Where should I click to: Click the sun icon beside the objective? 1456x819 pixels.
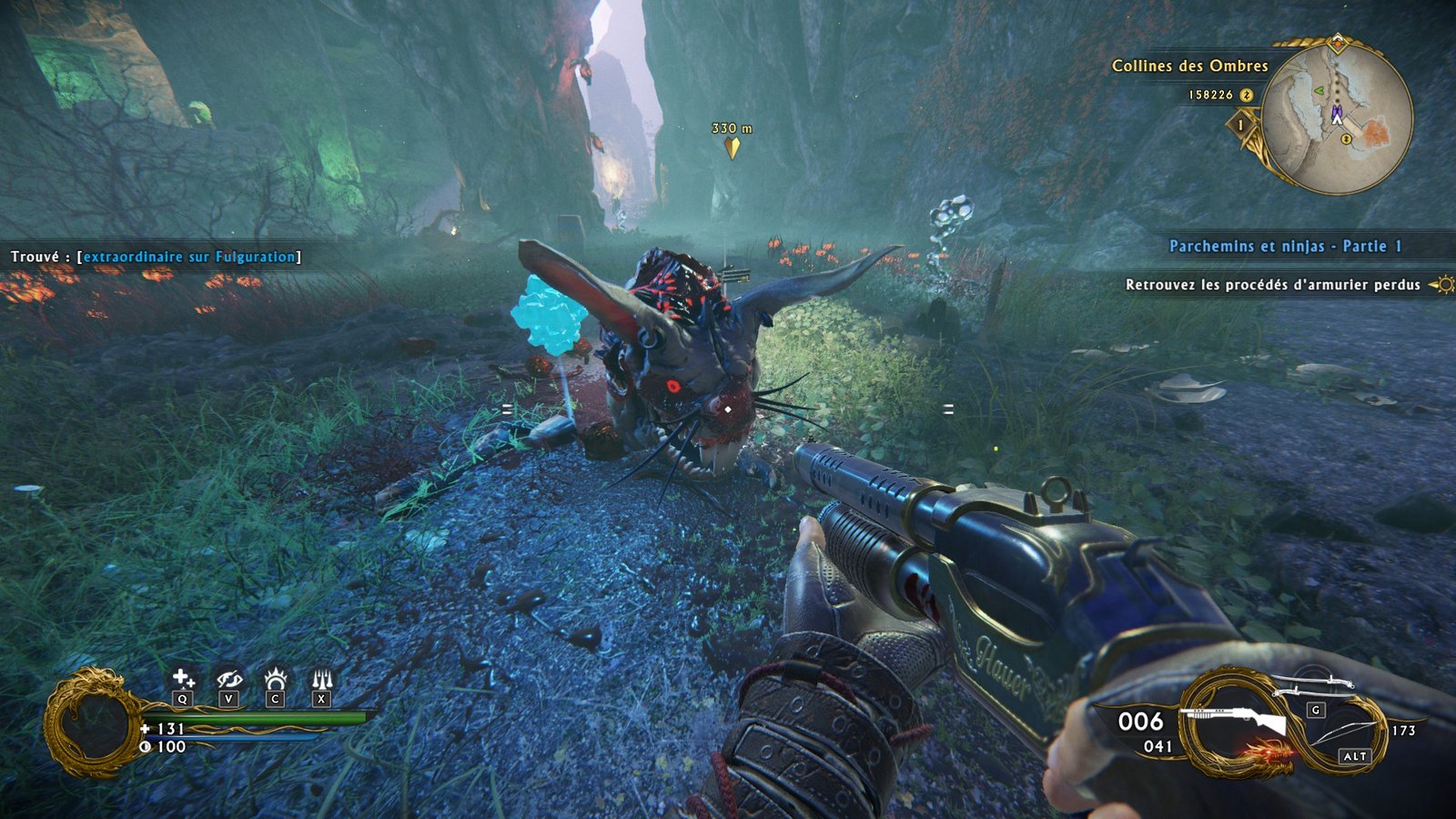[x=1442, y=285]
